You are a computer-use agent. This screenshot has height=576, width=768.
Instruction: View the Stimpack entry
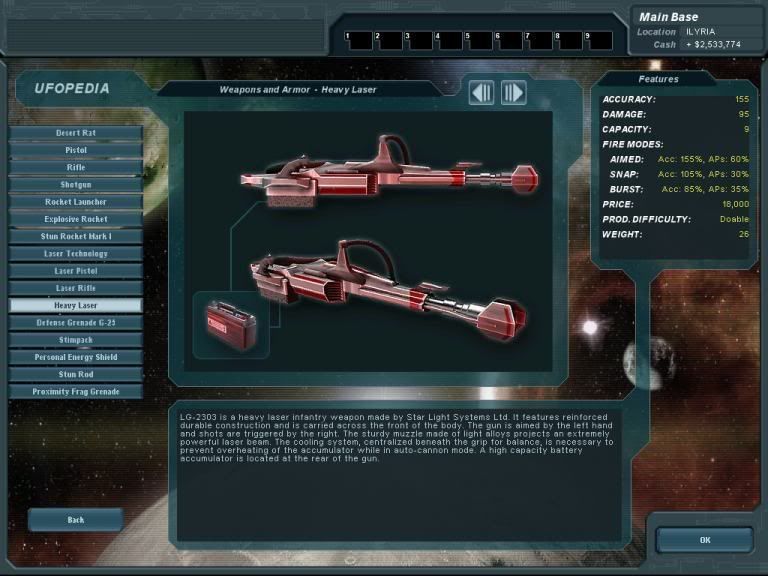click(x=76, y=340)
